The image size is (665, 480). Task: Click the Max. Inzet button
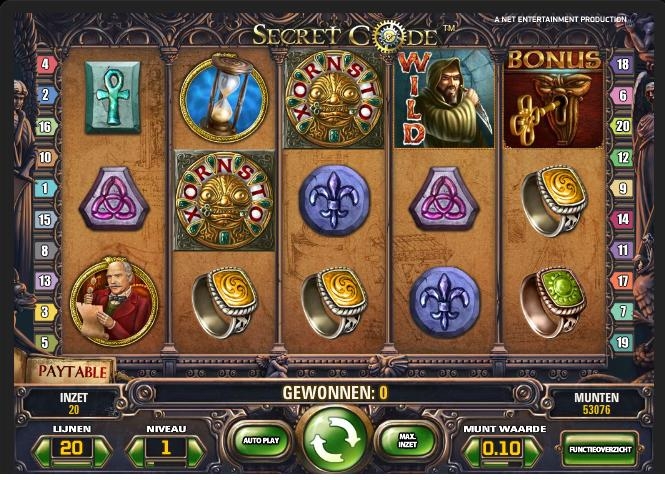(407, 440)
